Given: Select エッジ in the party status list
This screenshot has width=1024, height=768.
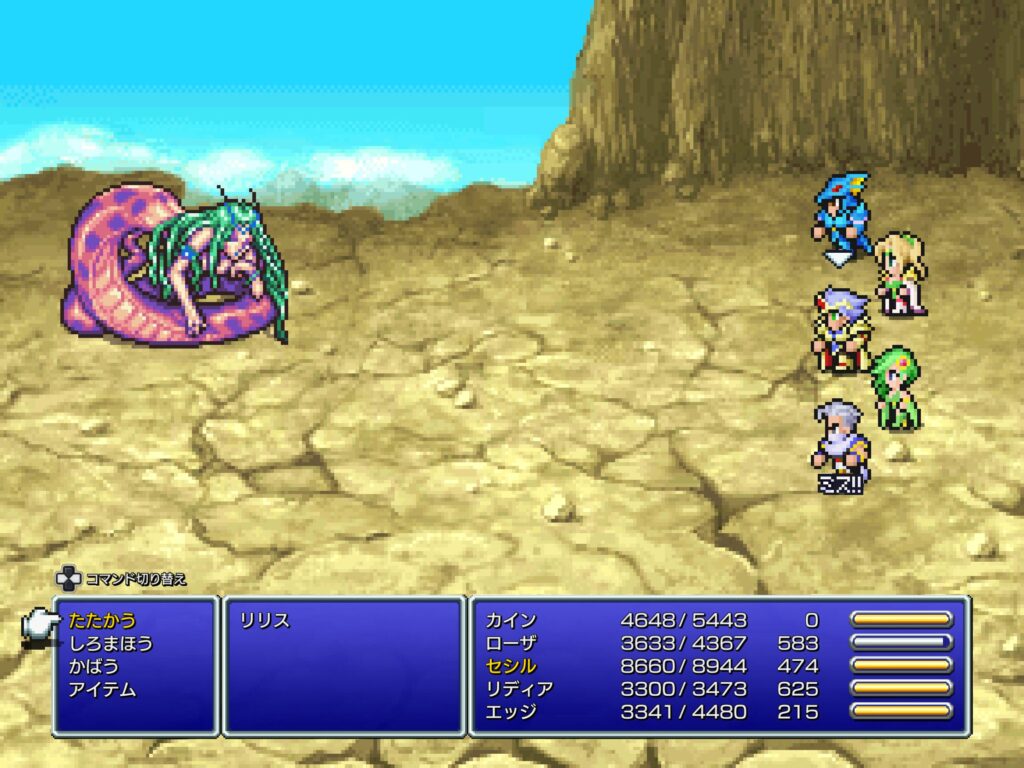Looking at the screenshot, I should [514, 712].
